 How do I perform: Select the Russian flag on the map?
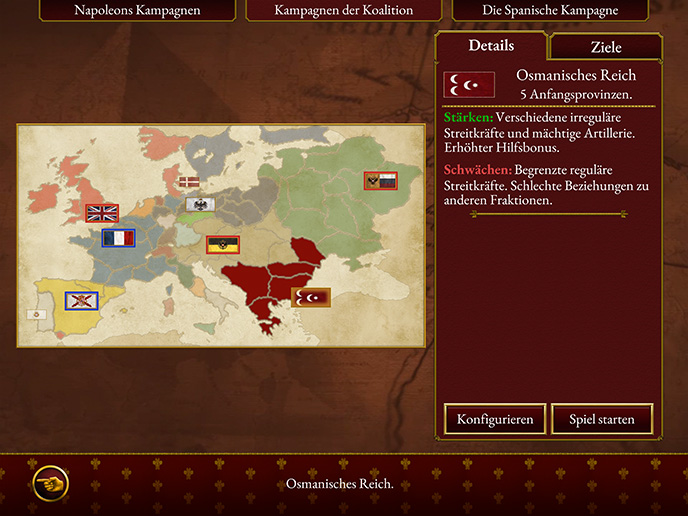(x=380, y=181)
